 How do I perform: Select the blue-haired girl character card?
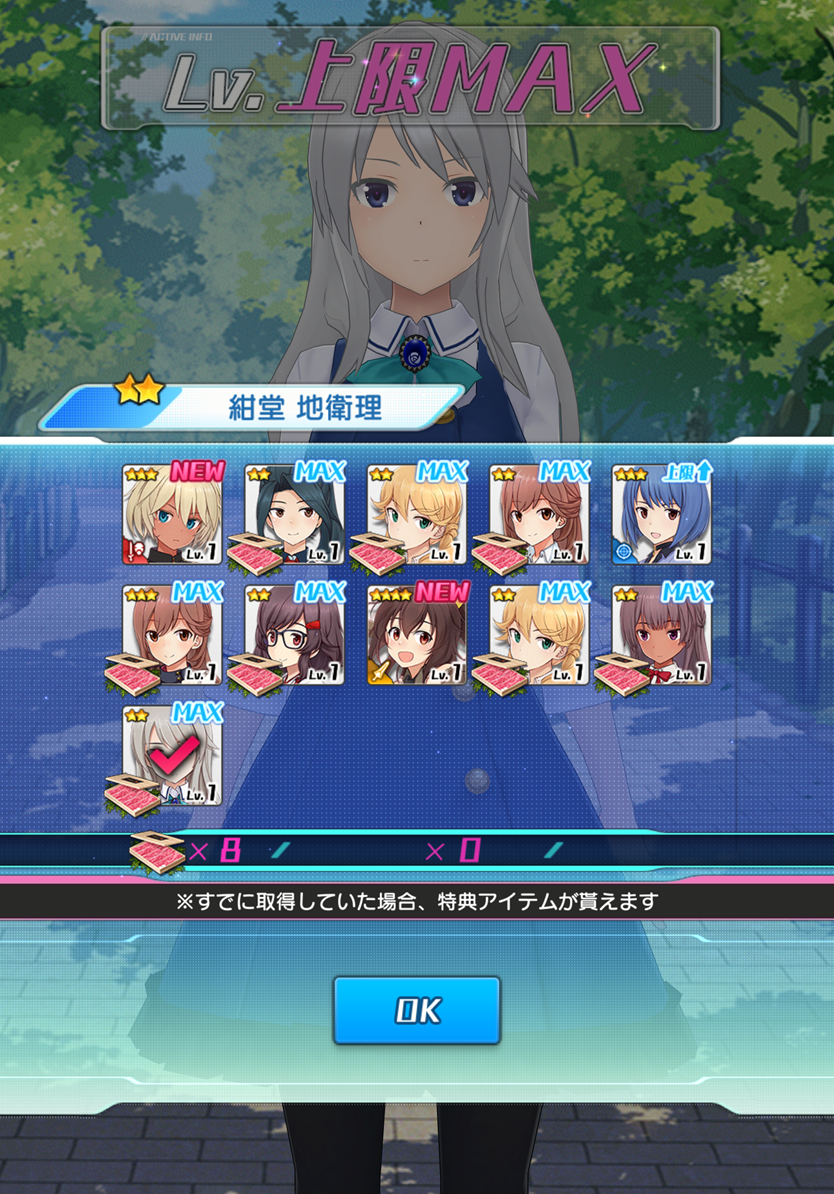(x=661, y=516)
